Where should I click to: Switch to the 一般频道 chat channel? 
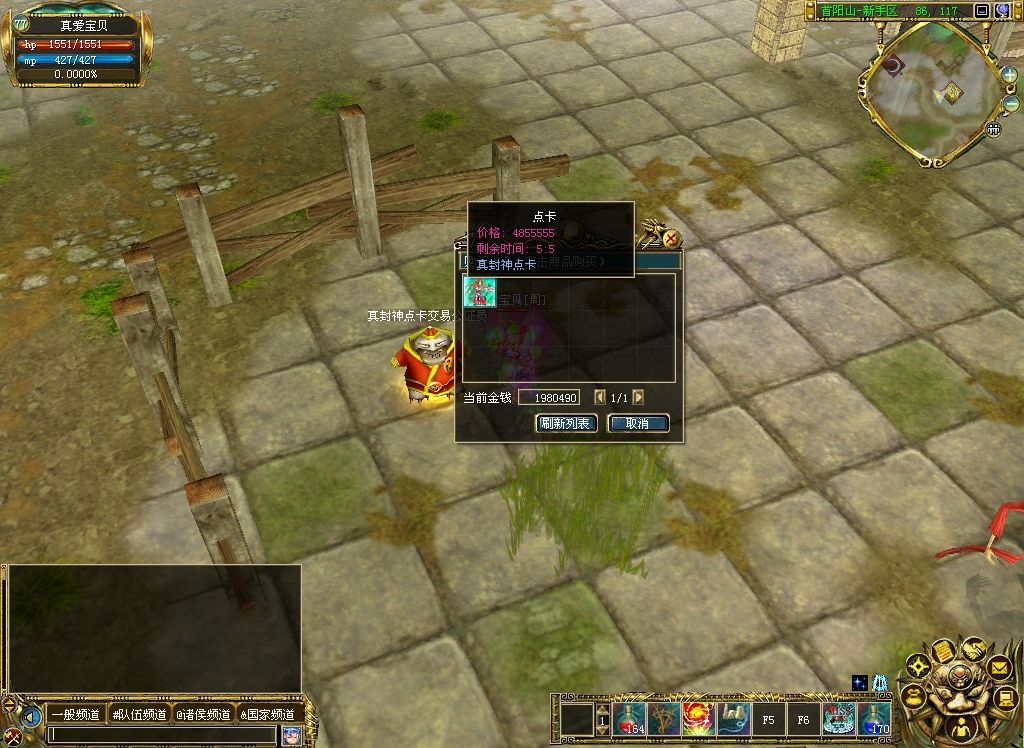75,714
